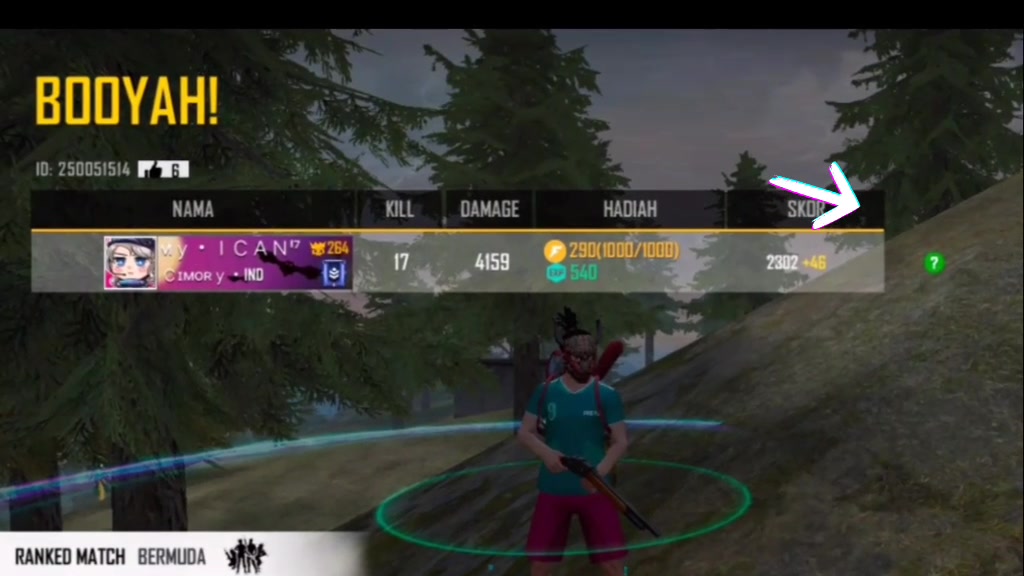Click the blue rank badge beside the player name
The width and height of the screenshot is (1024, 576).
tap(335, 272)
